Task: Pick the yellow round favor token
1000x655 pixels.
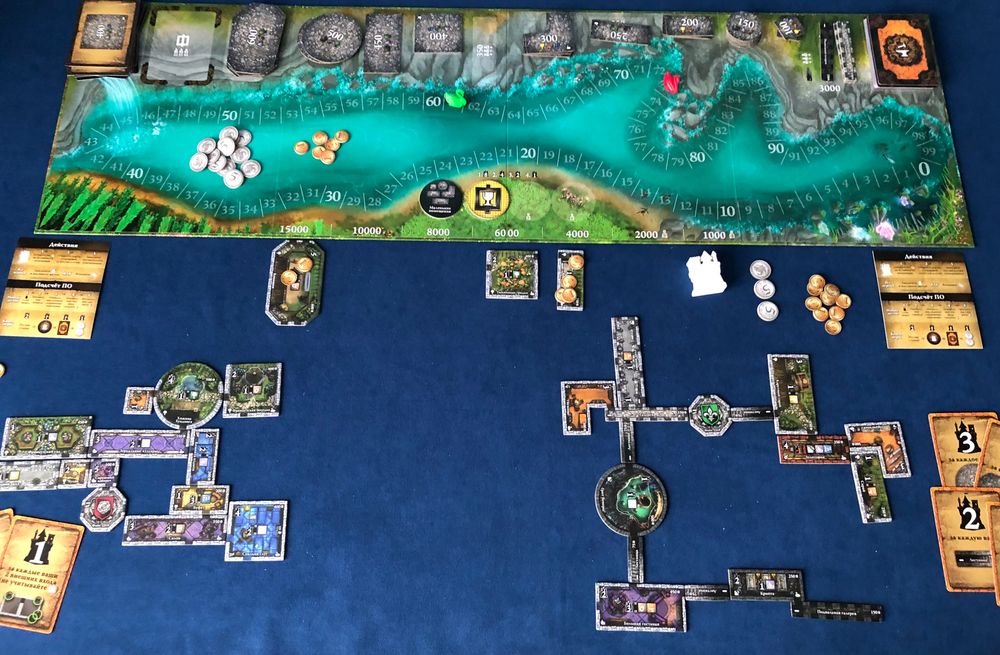Action: click(488, 197)
